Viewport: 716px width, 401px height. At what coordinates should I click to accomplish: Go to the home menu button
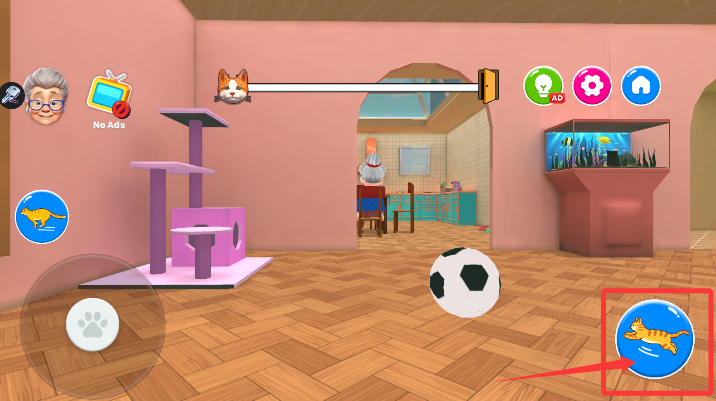tap(641, 86)
